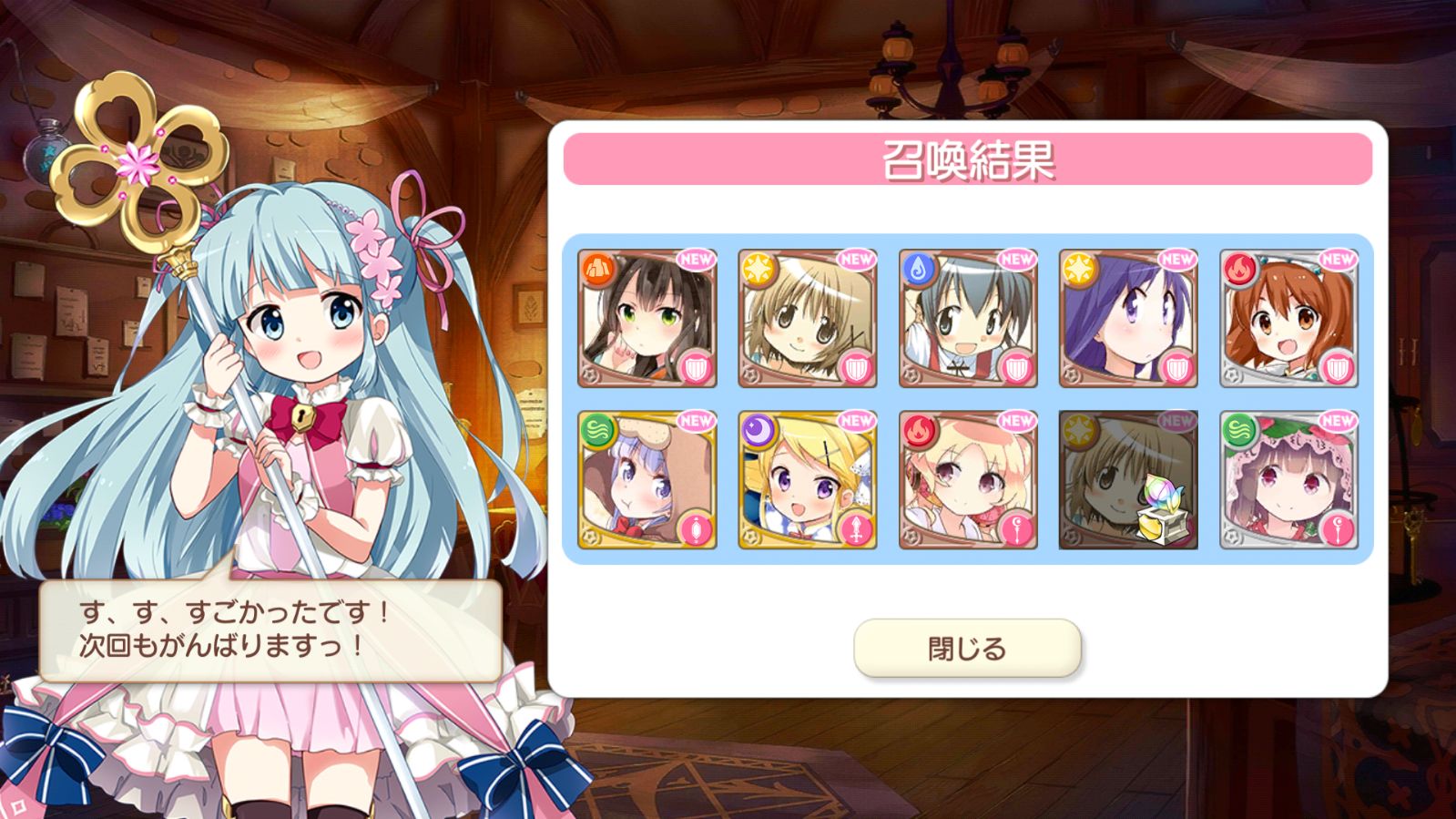Select the blonde girl moon-element card
The height and width of the screenshot is (819, 1456).
pyautogui.click(x=808, y=479)
